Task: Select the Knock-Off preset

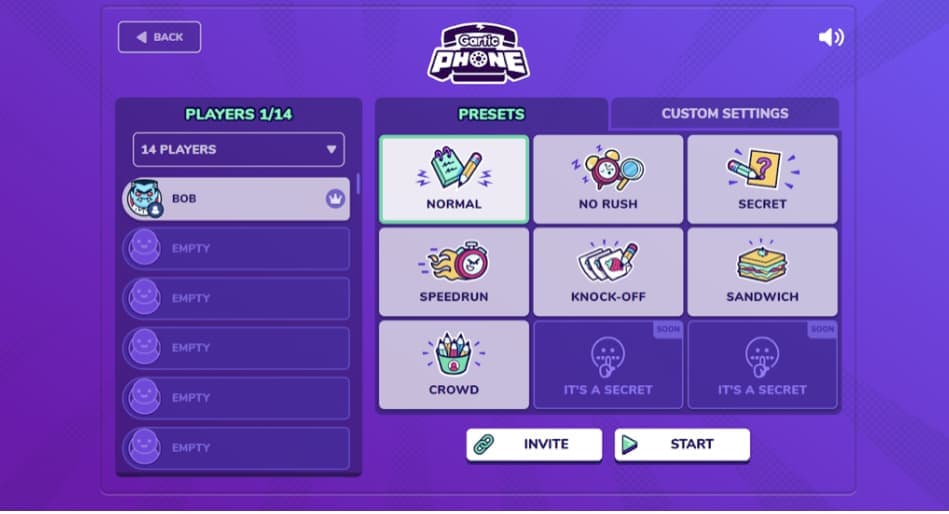Action: (x=608, y=272)
